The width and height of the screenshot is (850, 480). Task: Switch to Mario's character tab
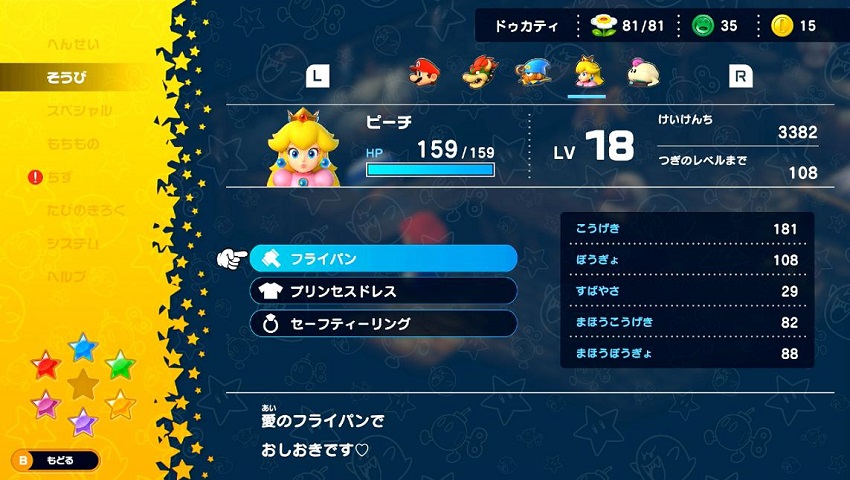point(425,73)
